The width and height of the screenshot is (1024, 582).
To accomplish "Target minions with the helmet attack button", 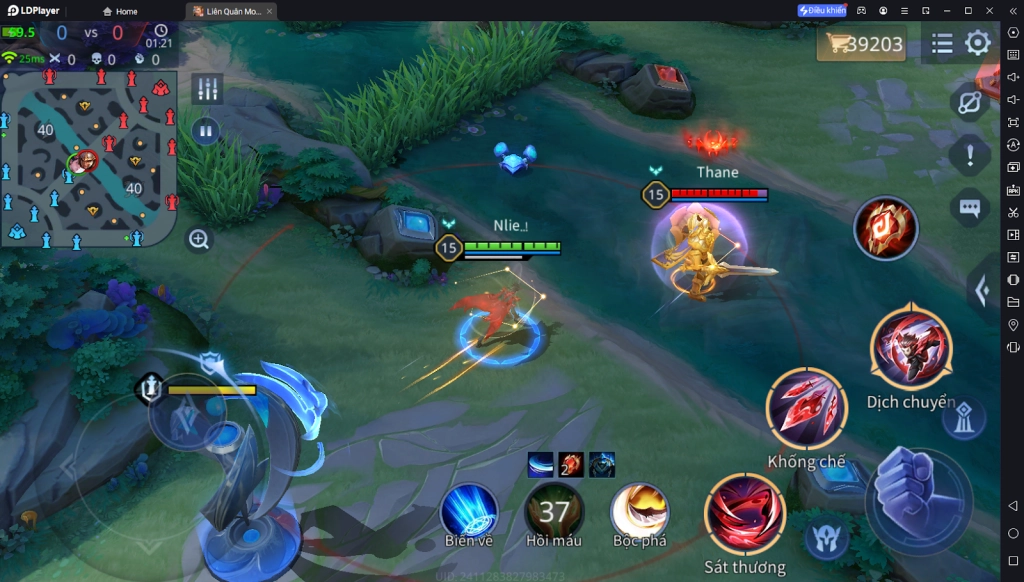I will coord(826,539).
